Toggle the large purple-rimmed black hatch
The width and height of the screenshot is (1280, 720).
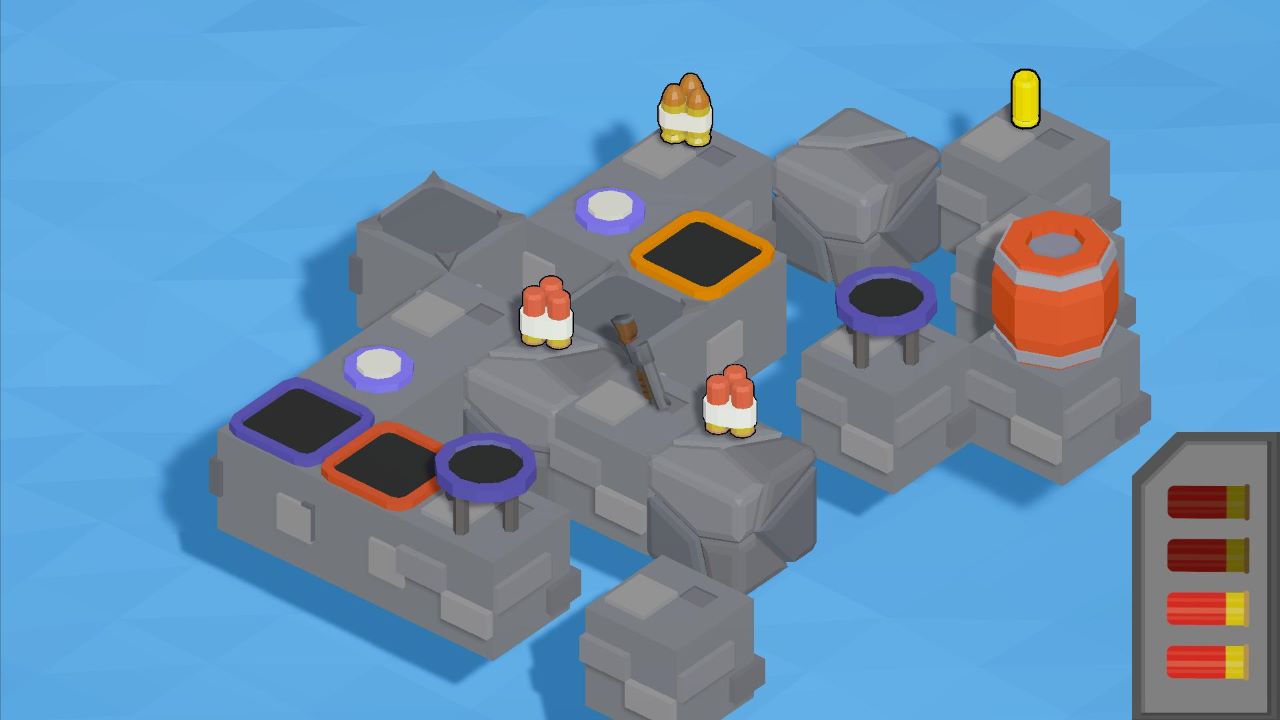point(305,422)
